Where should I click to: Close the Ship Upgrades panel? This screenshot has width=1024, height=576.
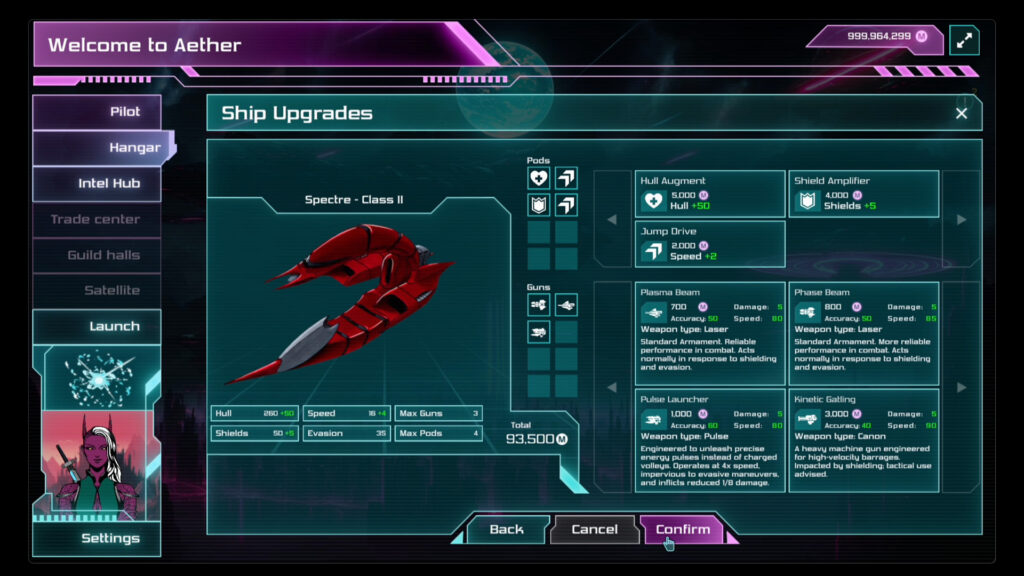click(961, 113)
